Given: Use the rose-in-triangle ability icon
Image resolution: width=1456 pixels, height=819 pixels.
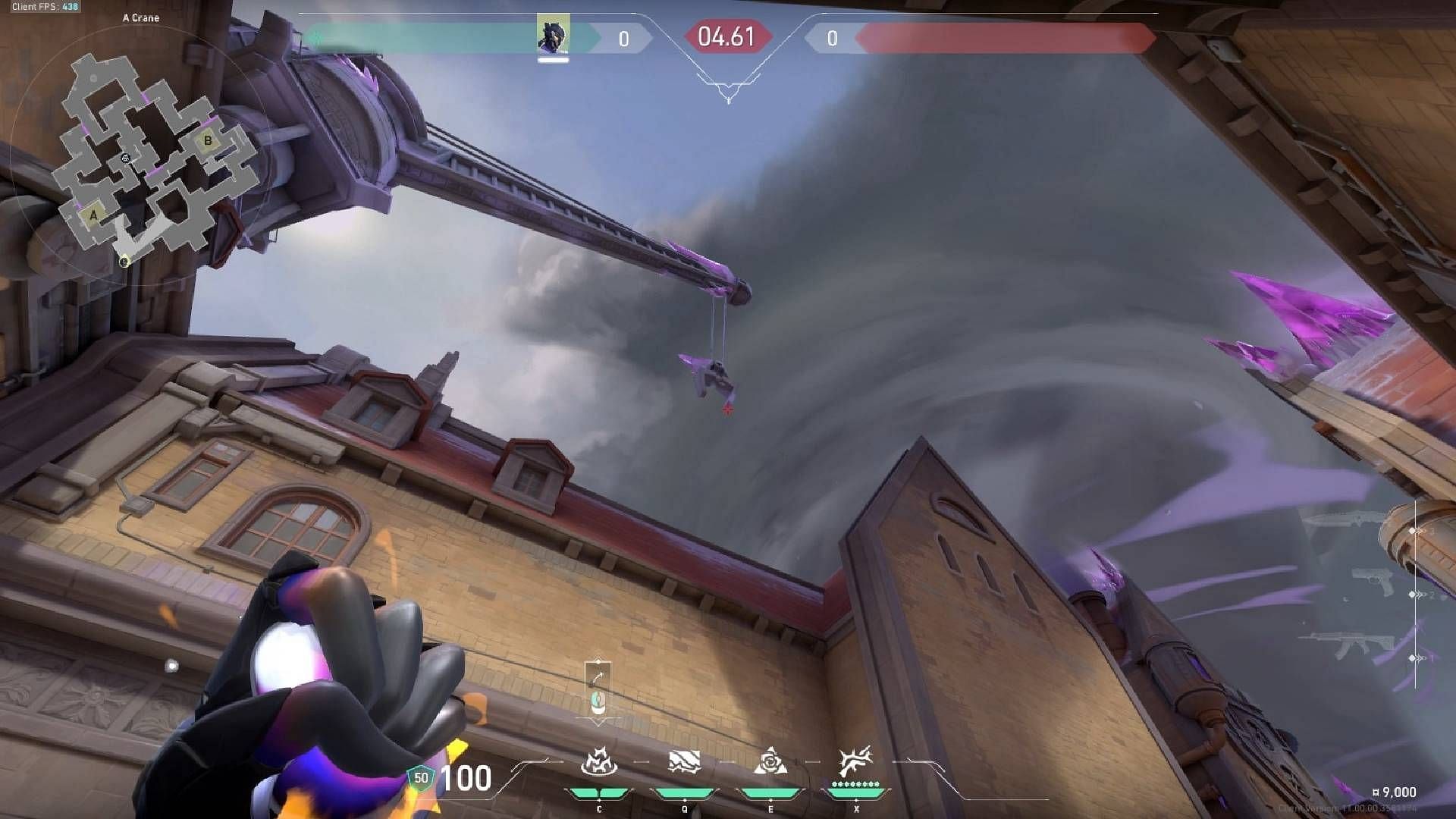Looking at the screenshot, I should pyautogui.click(x=770, y=761).
